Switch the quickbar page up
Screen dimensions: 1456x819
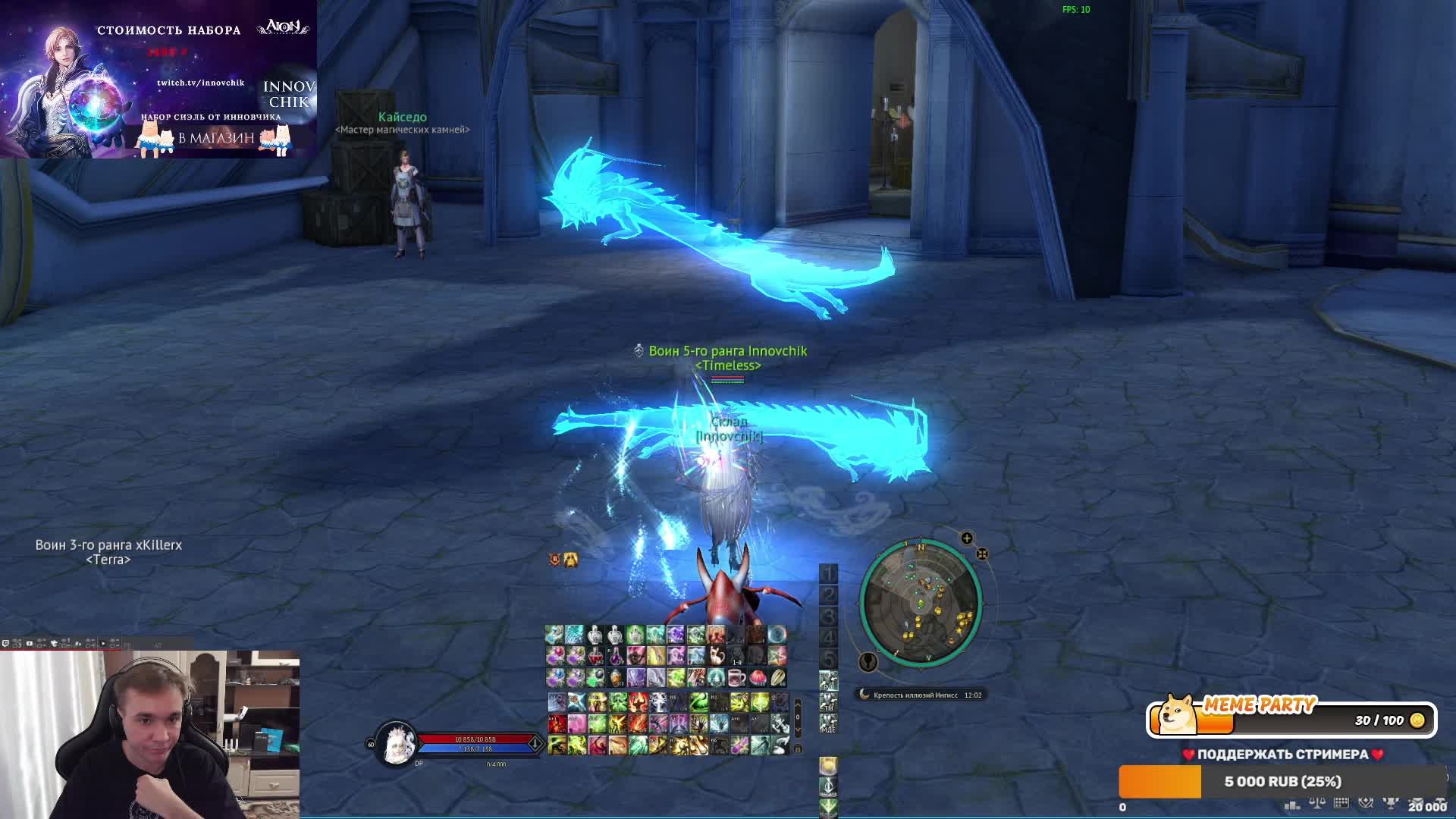point(797,705)
